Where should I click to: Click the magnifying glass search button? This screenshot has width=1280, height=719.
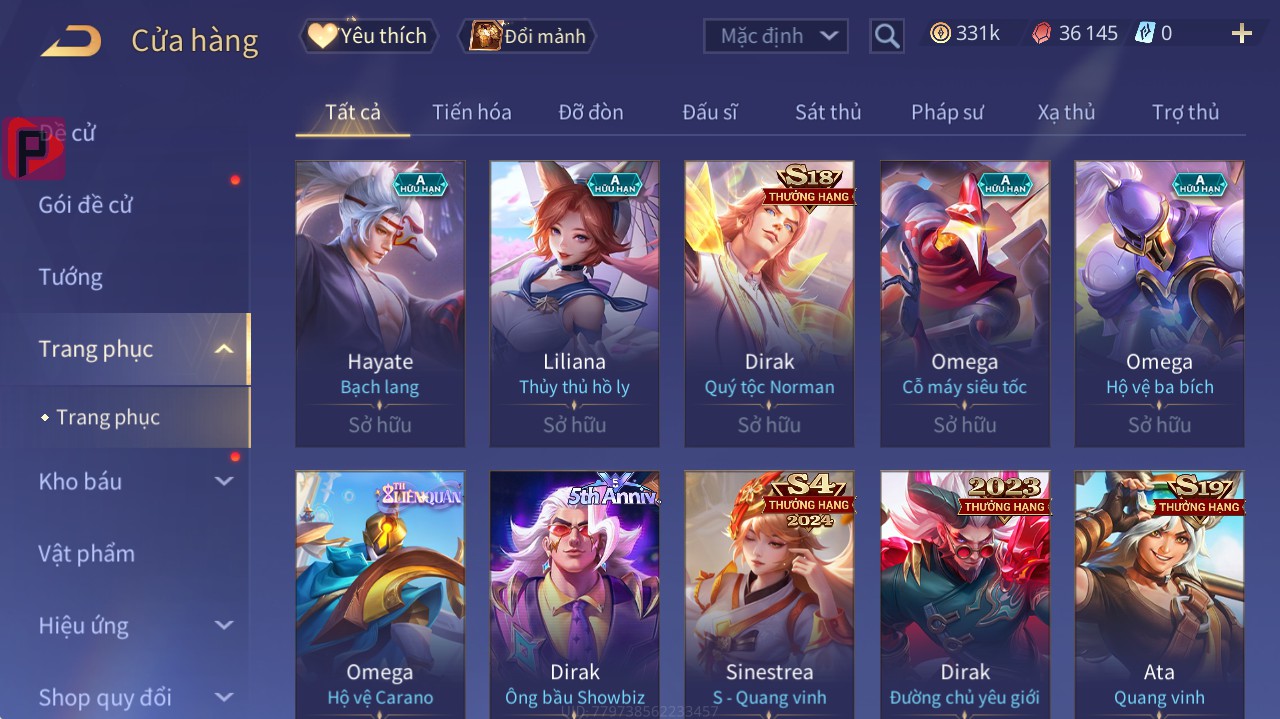click(886, 36)
